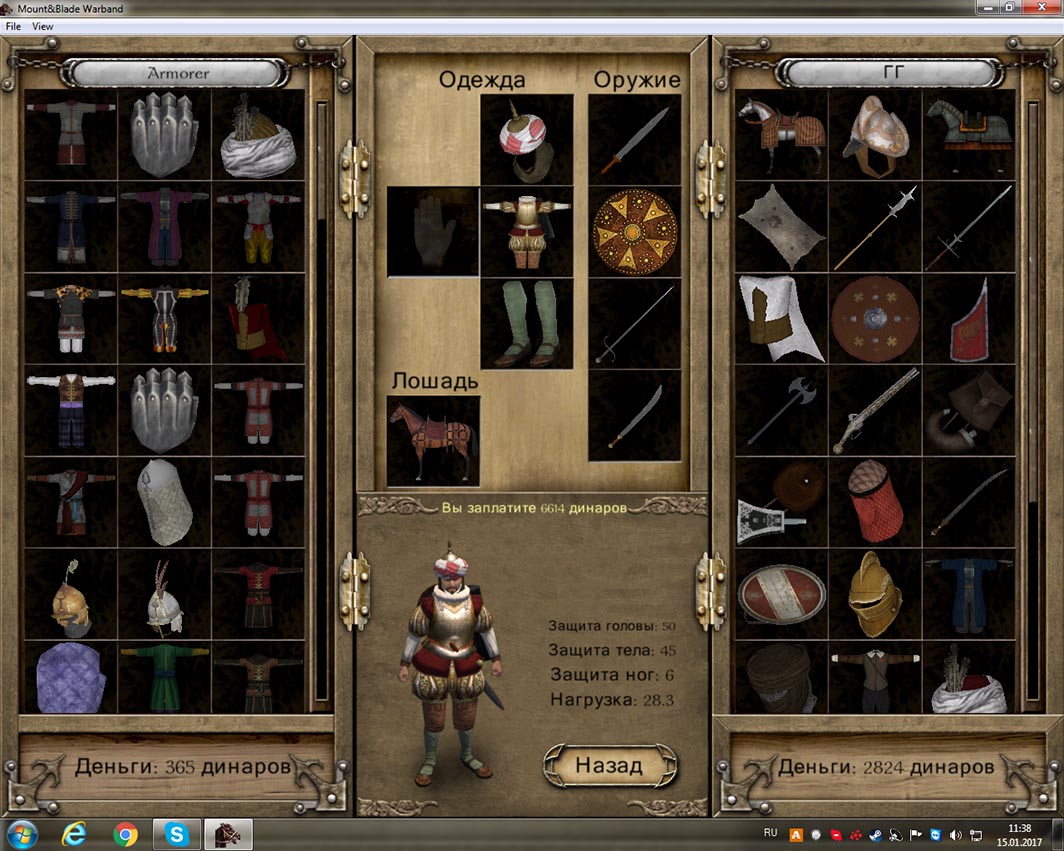This screenshot has width=1064, height=851.
Task: Select the equipped round gold-triangle shield
Action: [x=634, y=232]
